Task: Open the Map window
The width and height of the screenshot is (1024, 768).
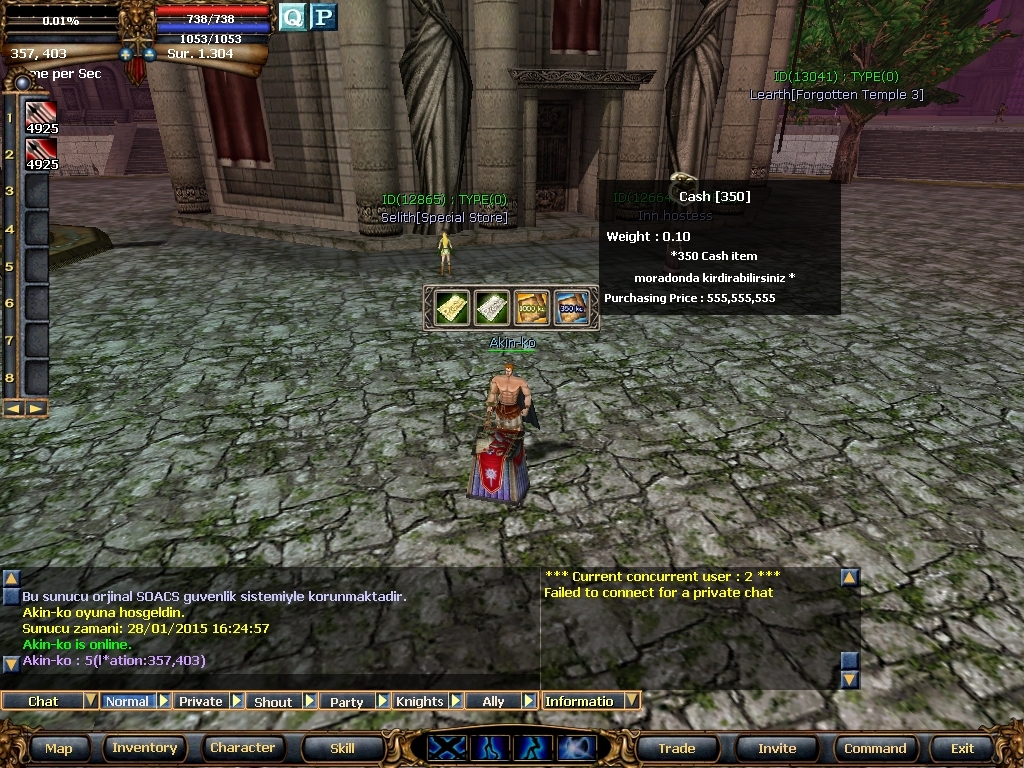Action: point(58,748)
